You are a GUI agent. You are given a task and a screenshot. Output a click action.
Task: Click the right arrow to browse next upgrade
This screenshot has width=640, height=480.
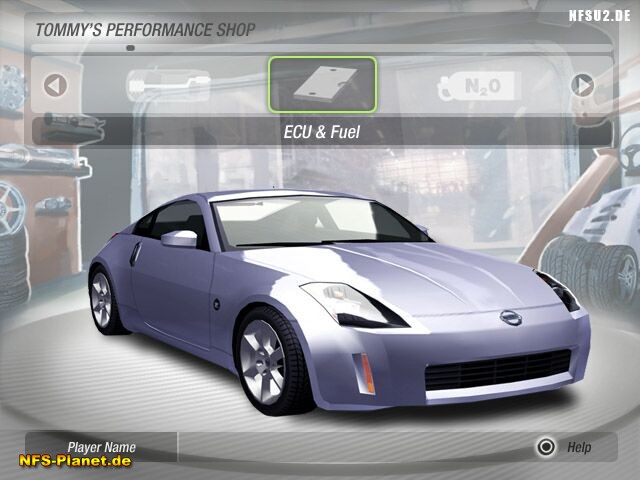pyautogui.click(x=582, y=85)
